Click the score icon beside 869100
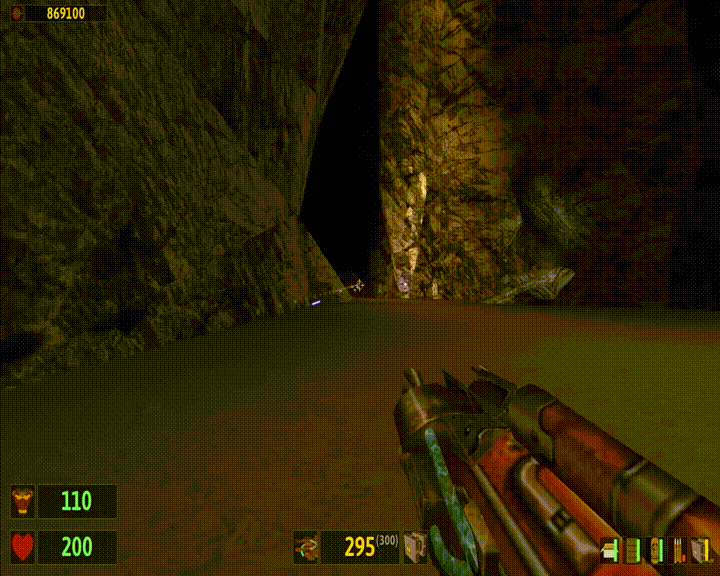 (x=14, y=13)
